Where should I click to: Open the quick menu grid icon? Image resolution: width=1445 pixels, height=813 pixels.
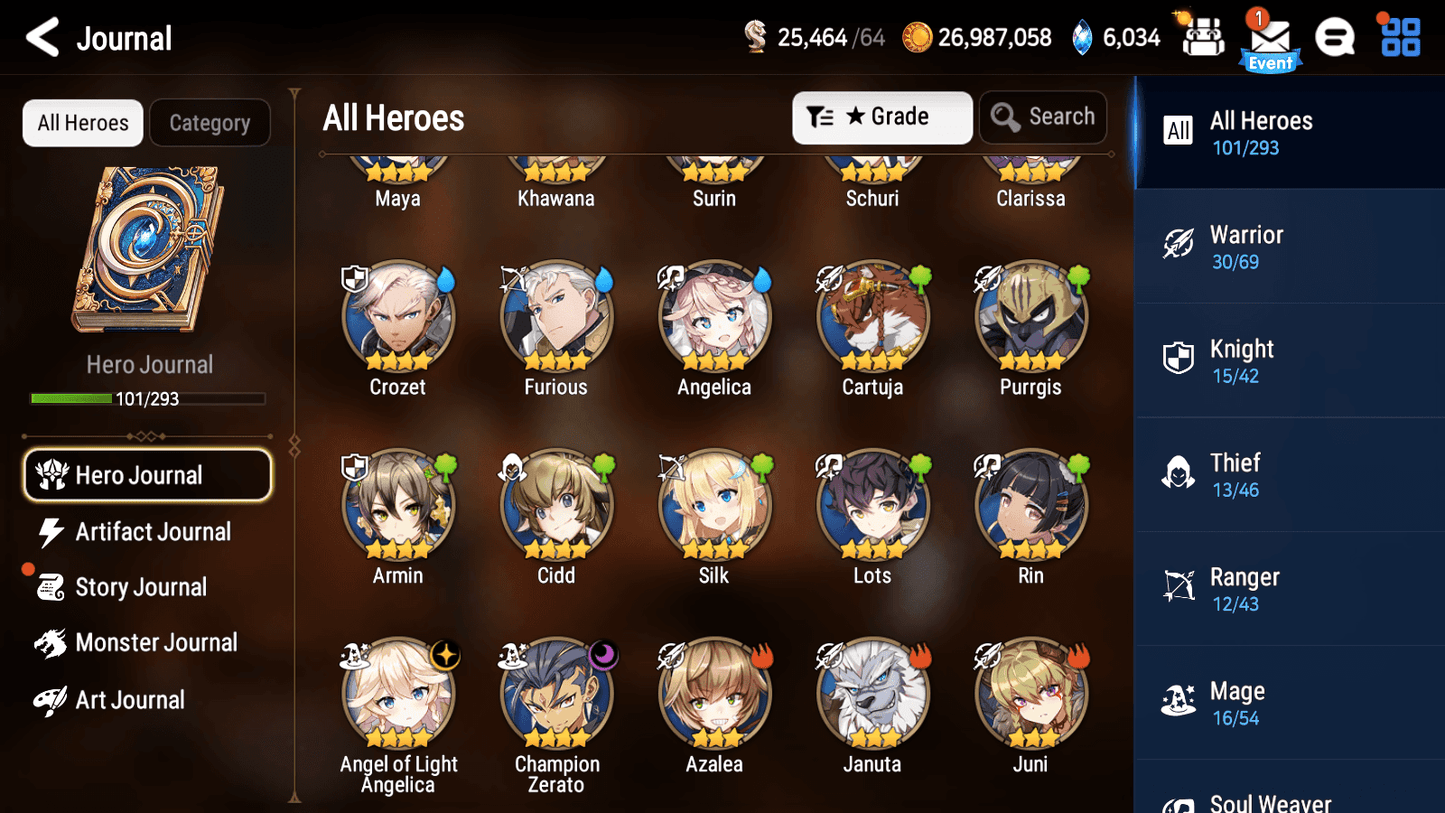tap(1398, 37)
